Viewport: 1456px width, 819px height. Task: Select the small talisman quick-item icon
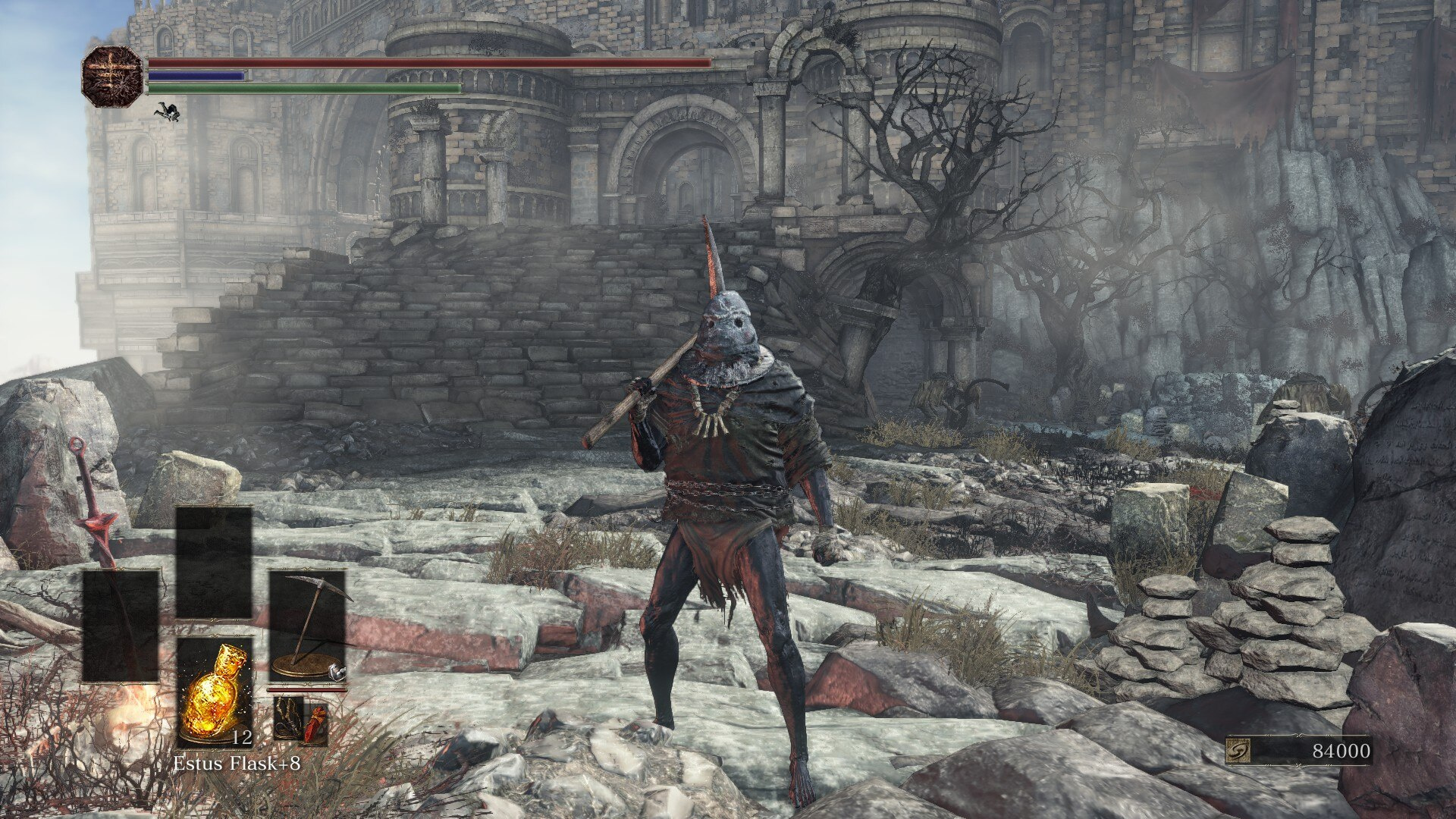(x=288, y=718)
